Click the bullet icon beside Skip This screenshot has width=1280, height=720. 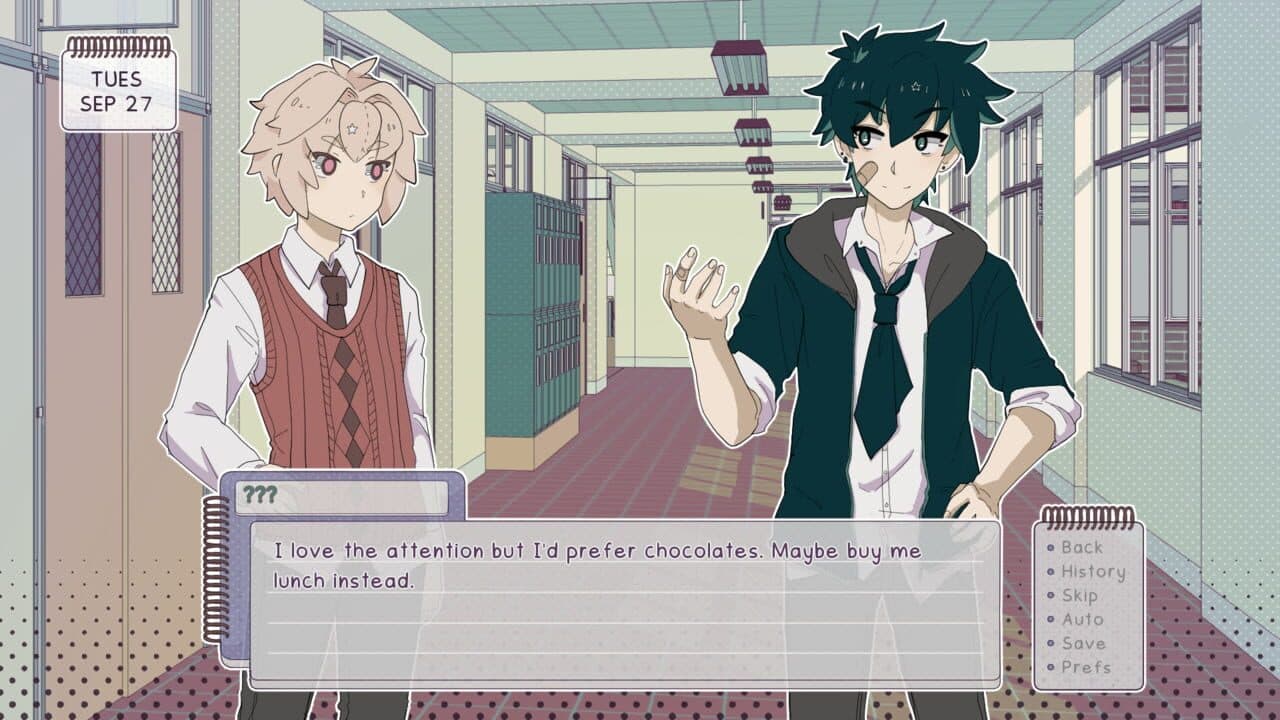click(x=1051, y=595)
